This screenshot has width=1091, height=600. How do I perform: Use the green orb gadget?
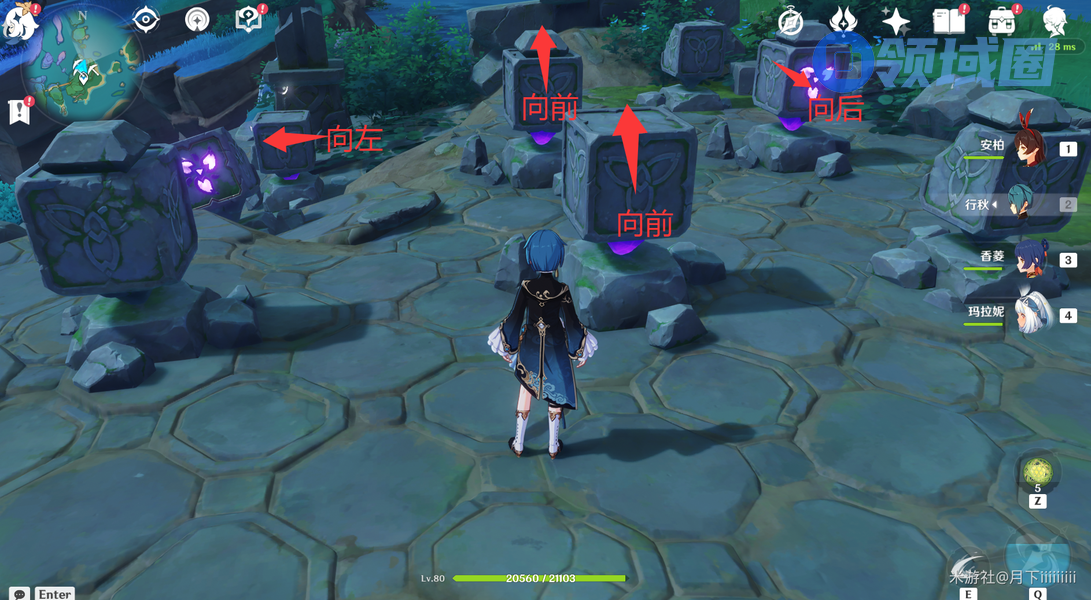[1037, 472]
